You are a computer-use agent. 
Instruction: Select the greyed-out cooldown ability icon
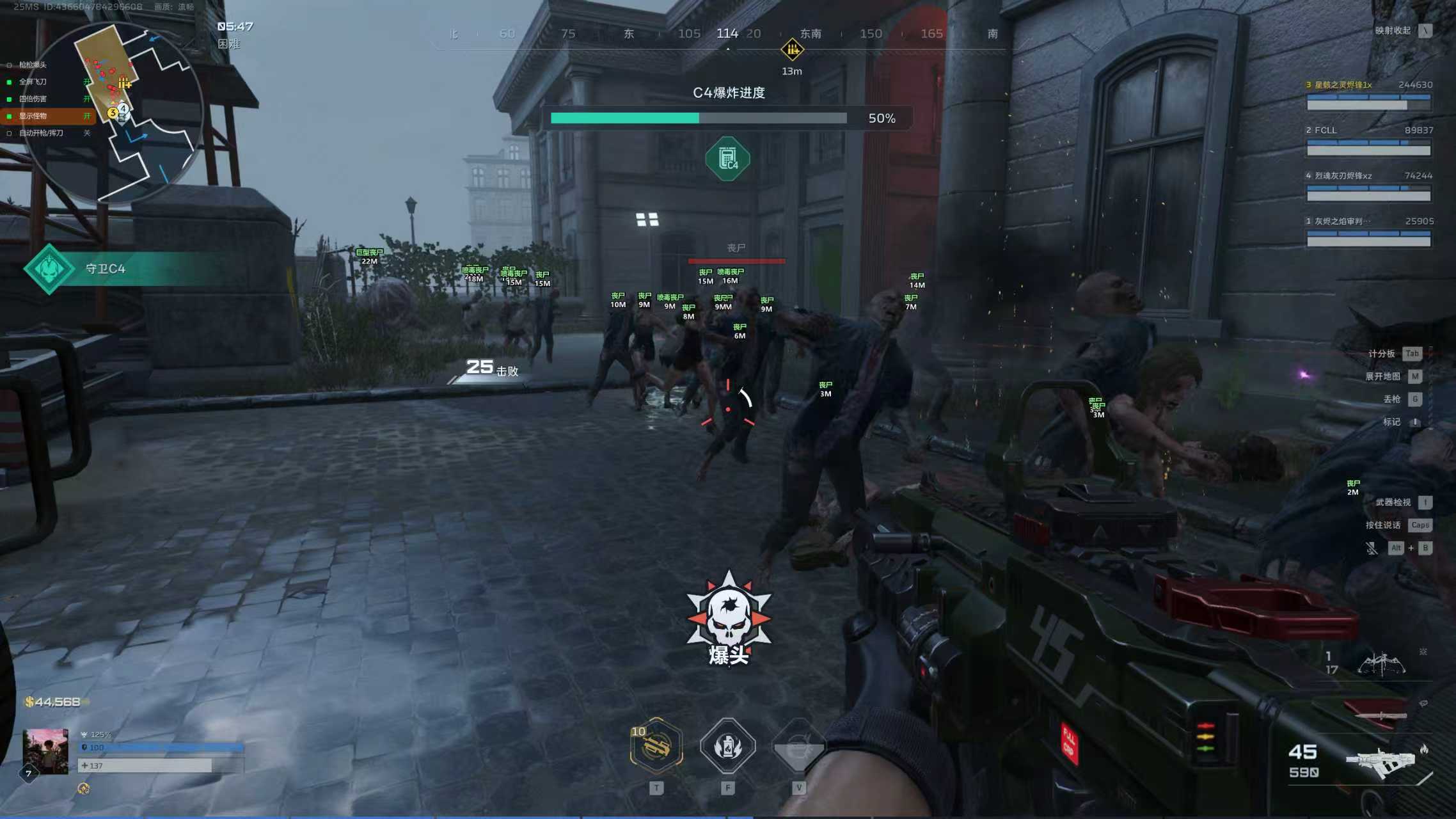(x=798, y=745)
